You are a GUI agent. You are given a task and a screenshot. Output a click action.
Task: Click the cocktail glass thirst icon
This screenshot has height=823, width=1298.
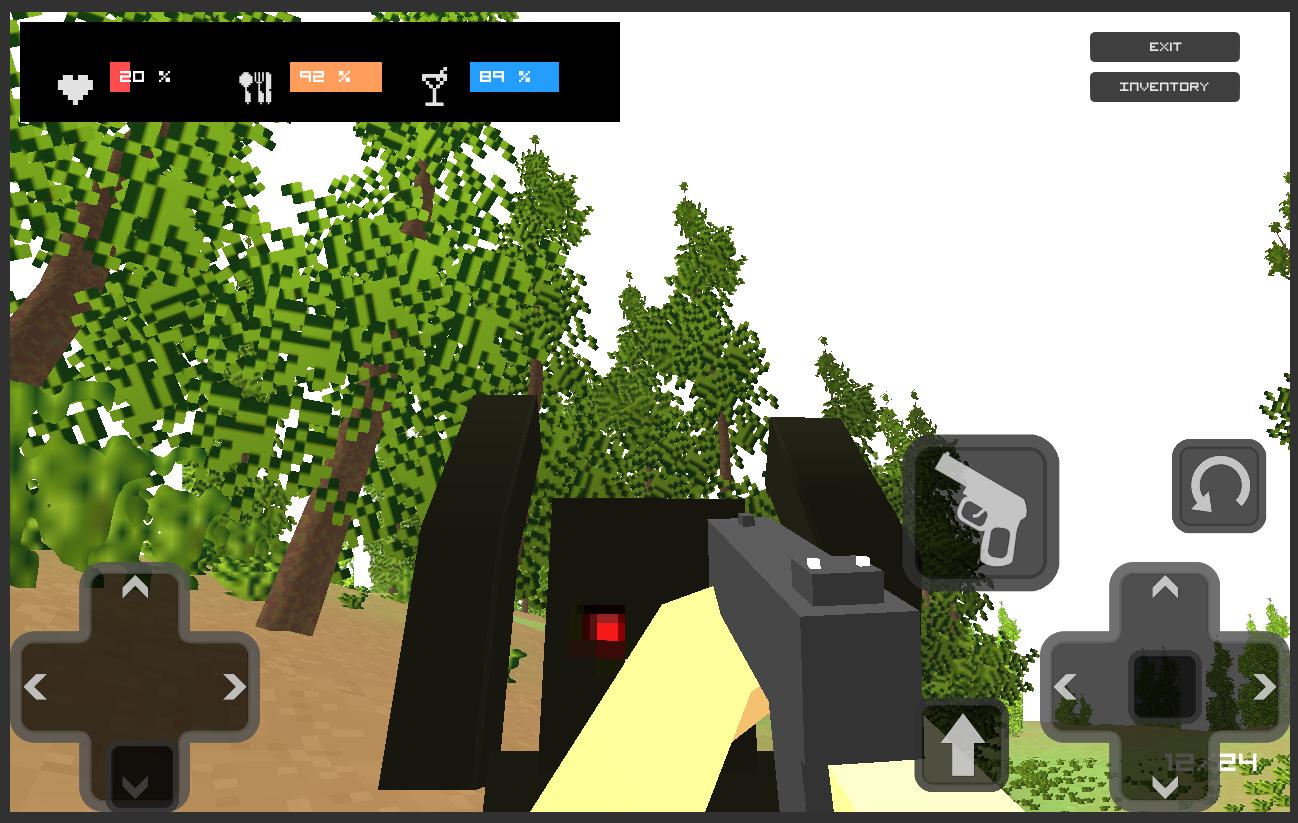434,85
